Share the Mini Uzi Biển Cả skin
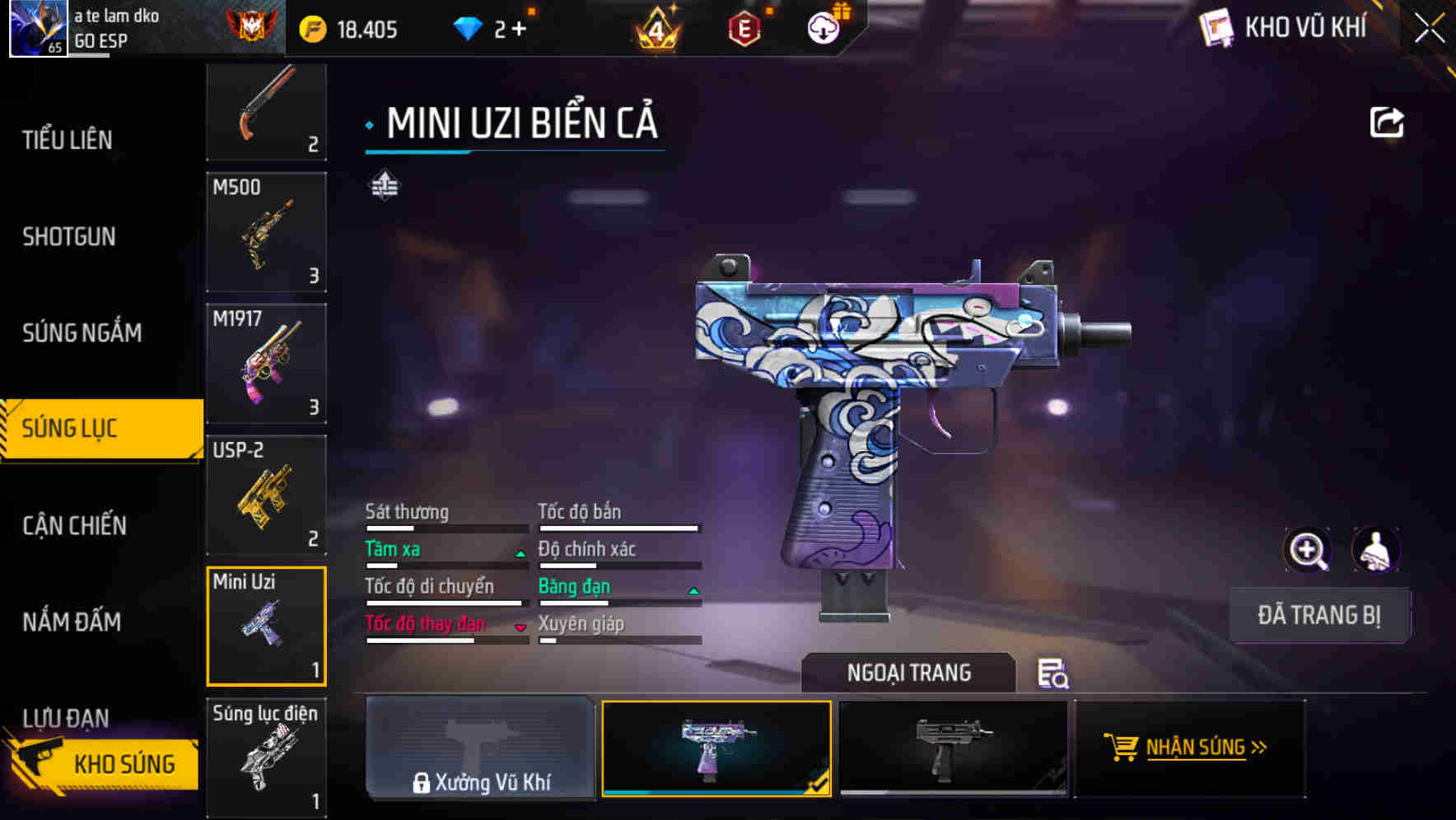Viewport: 1456px width, 820px height. [x=1386, y=123]
